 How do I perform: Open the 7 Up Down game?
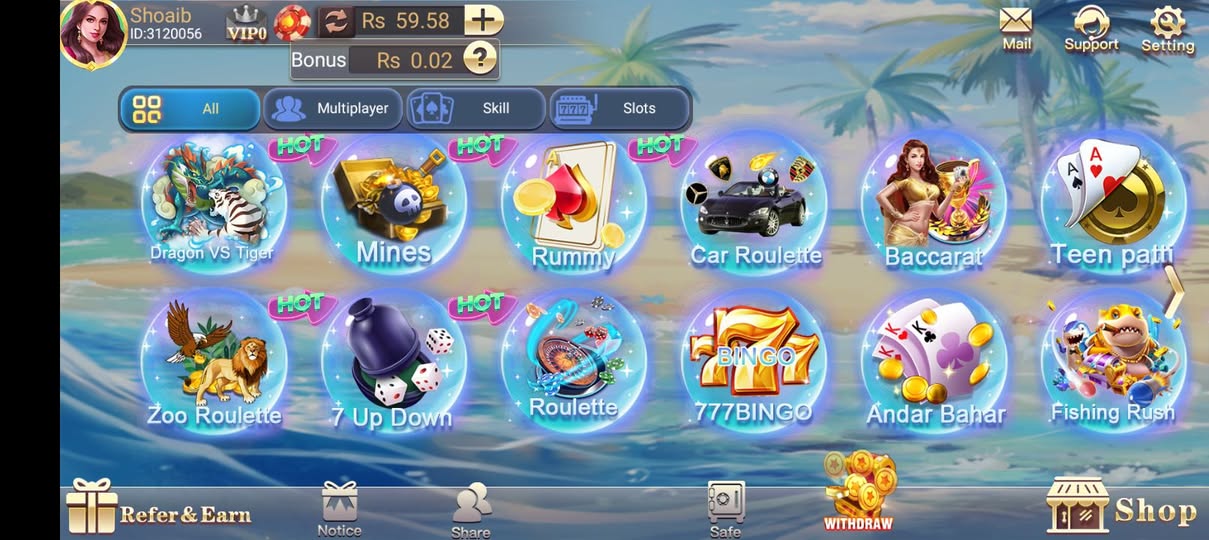(393, 362)
